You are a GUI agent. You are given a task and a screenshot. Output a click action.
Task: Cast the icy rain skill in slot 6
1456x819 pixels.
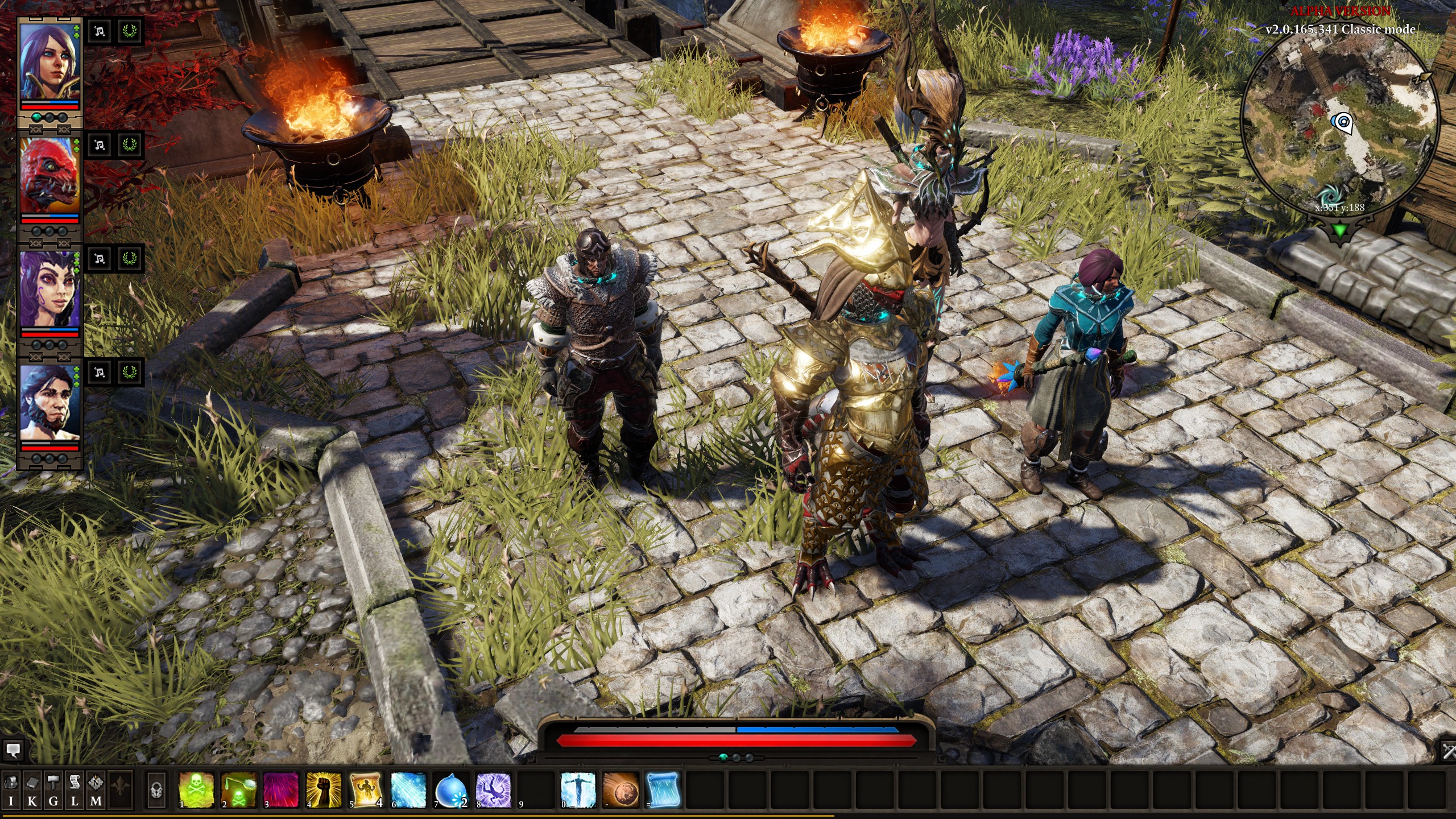pyautogui.click(x=408, y=790)
